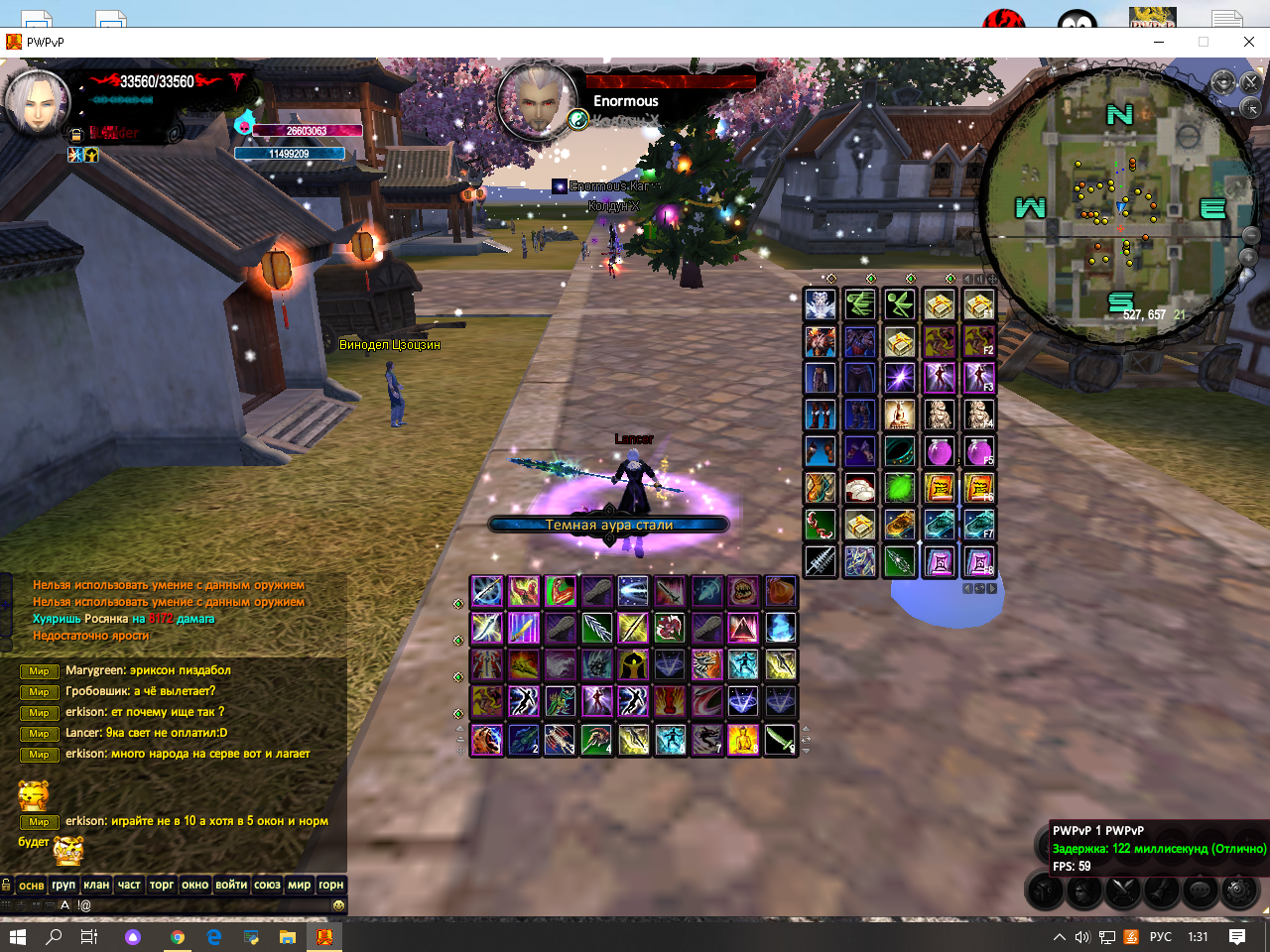Expand the next skillbar page with the up arrow
Viewport: 1270px width, 952px height.
[806, 728]
